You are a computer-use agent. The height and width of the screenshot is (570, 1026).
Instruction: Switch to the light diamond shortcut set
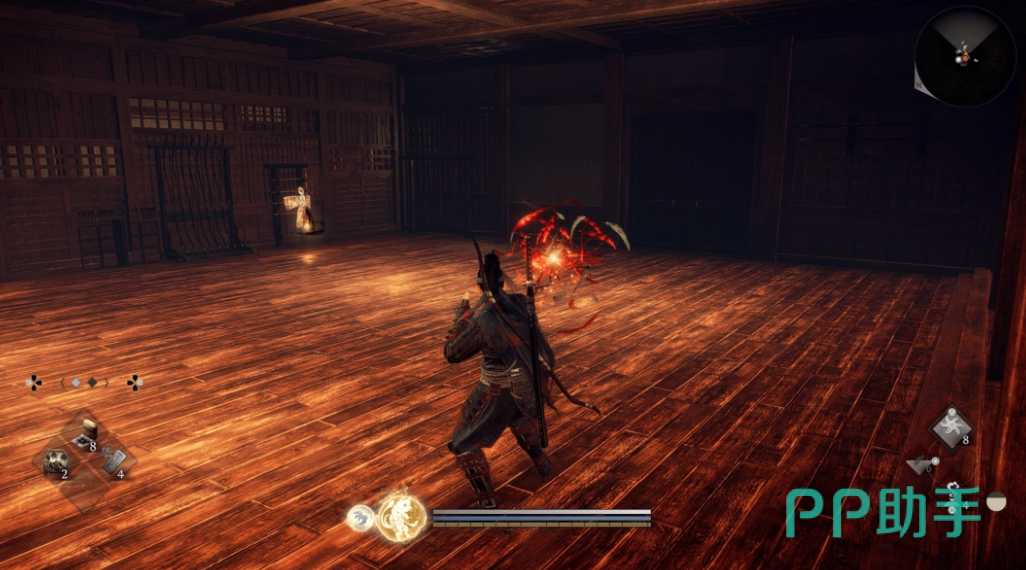(x=75, y=382)
